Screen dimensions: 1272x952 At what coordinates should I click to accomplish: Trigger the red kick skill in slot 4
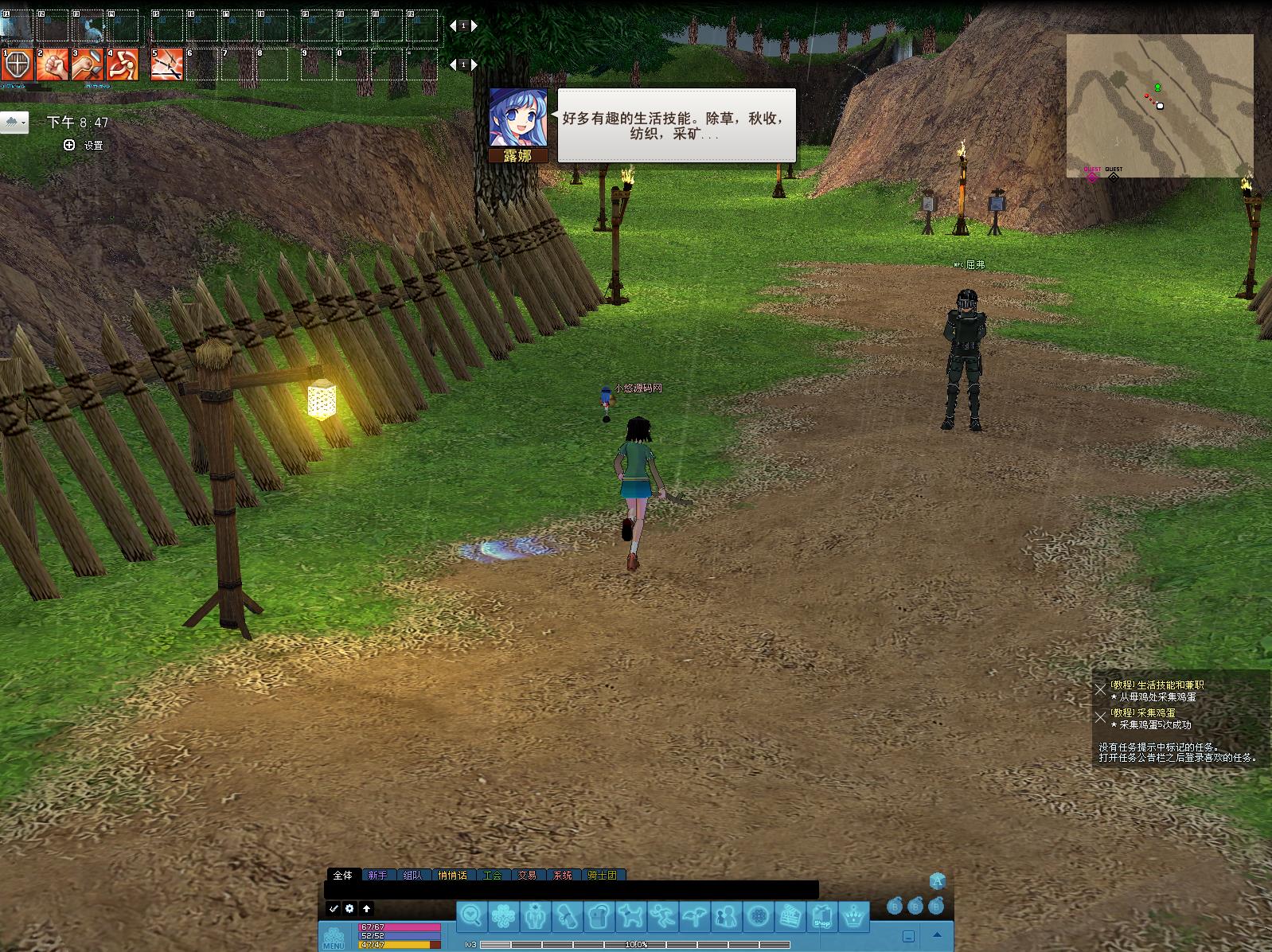pyautogui.click(x=123, y=64)
